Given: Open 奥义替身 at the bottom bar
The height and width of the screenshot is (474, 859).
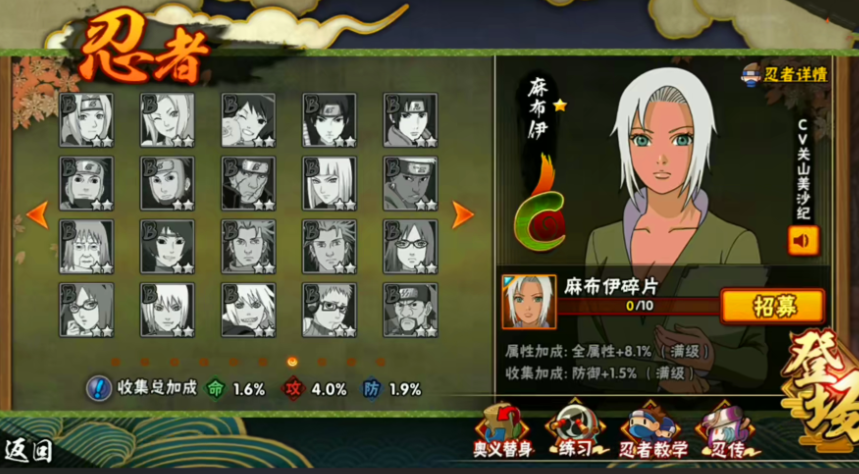Looking at the screenshot, I should pos(501,431).
